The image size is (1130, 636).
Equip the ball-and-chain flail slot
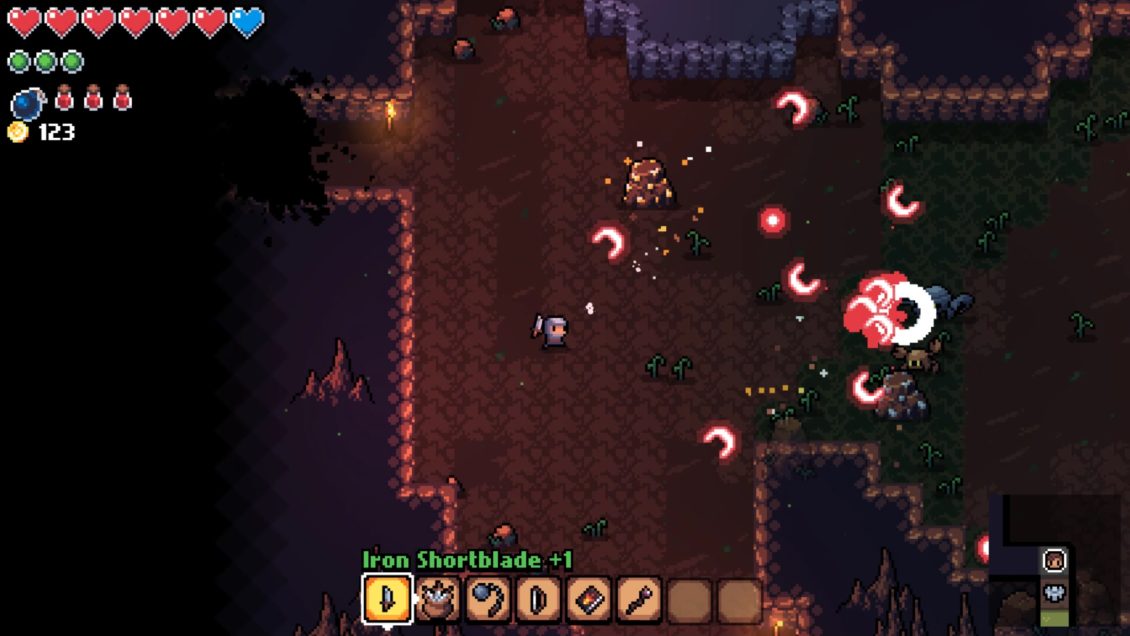(x=488, y=599)
